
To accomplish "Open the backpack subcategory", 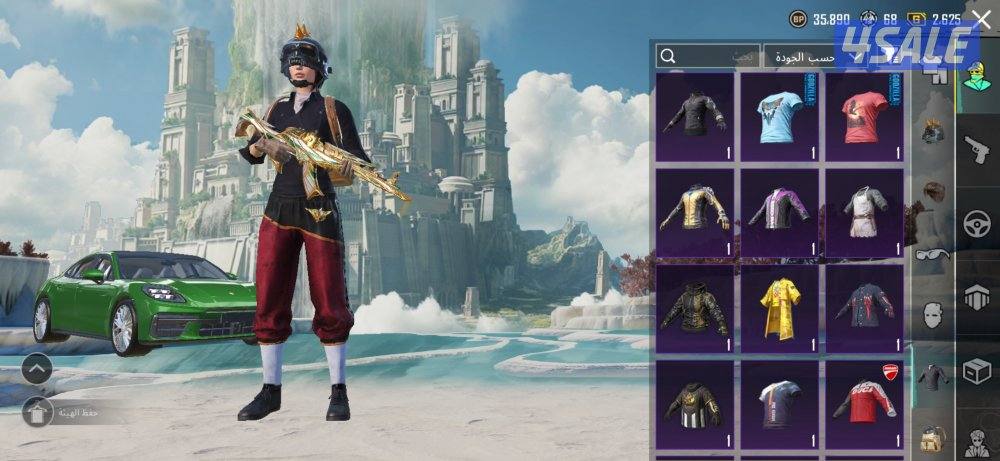I will pyautogui.click(x=932, y=437).
